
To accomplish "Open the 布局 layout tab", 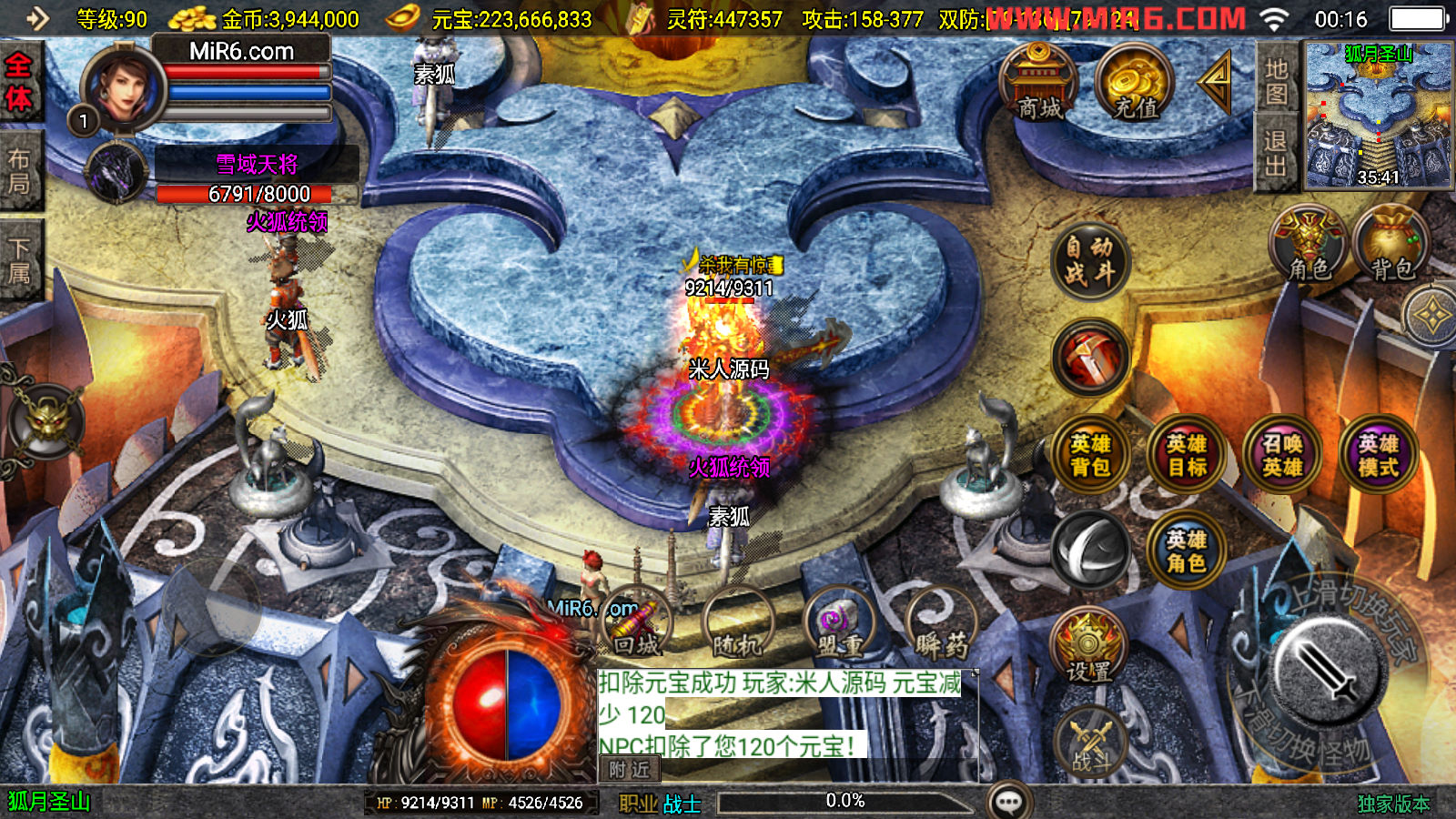I will click(x=19, y=172).
